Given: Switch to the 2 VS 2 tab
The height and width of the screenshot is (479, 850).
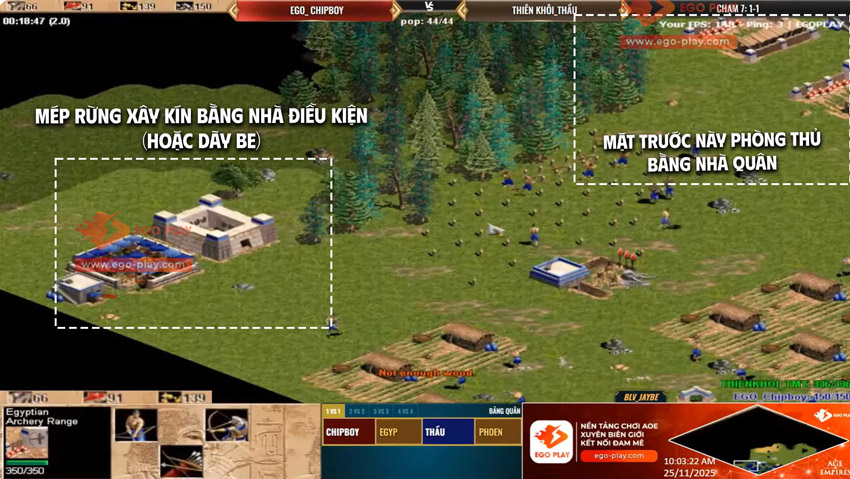Looking at the screenshot, I should 356,411.
